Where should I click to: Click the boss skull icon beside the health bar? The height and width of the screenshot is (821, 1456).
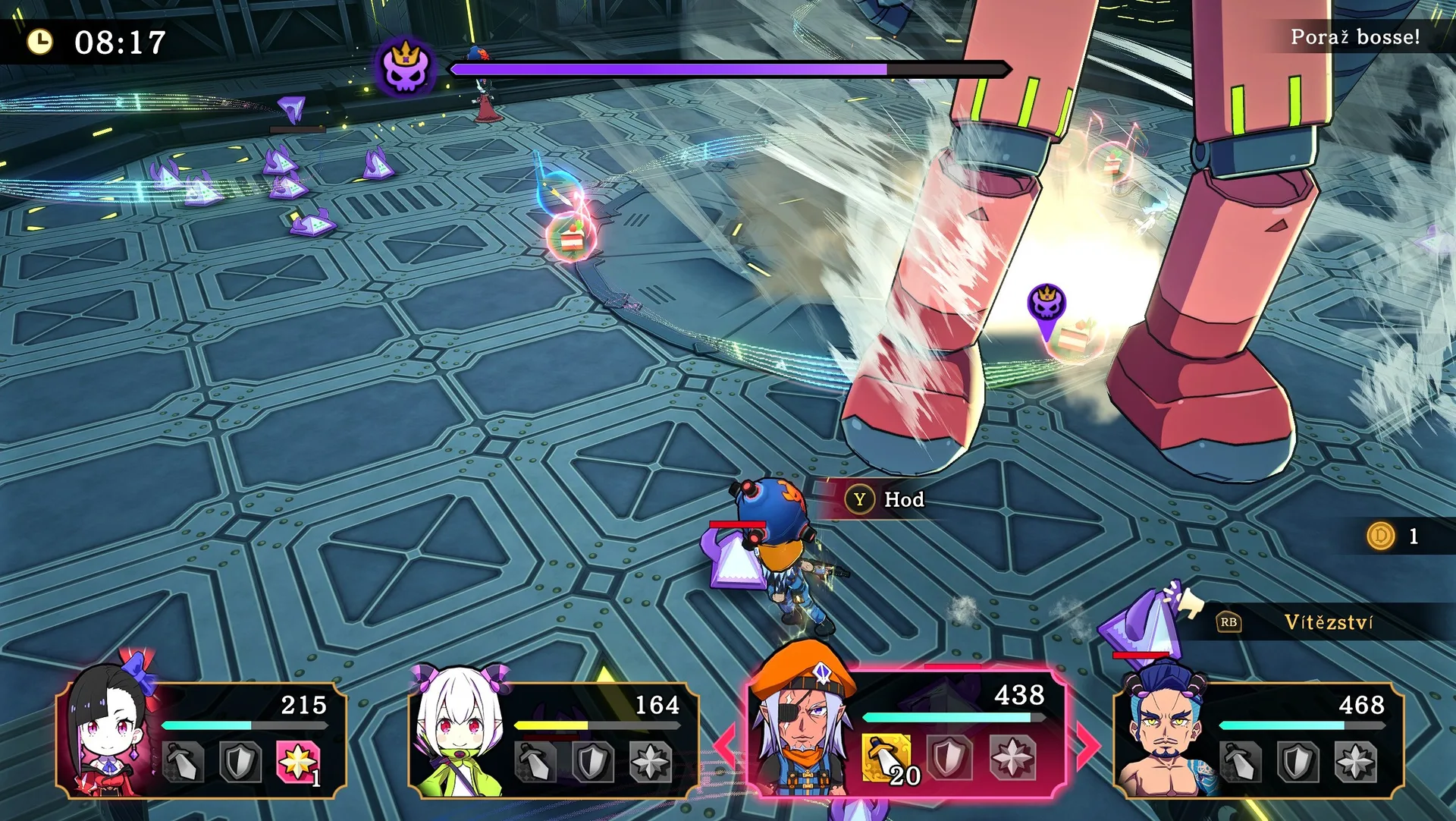[x=406, y=68]
